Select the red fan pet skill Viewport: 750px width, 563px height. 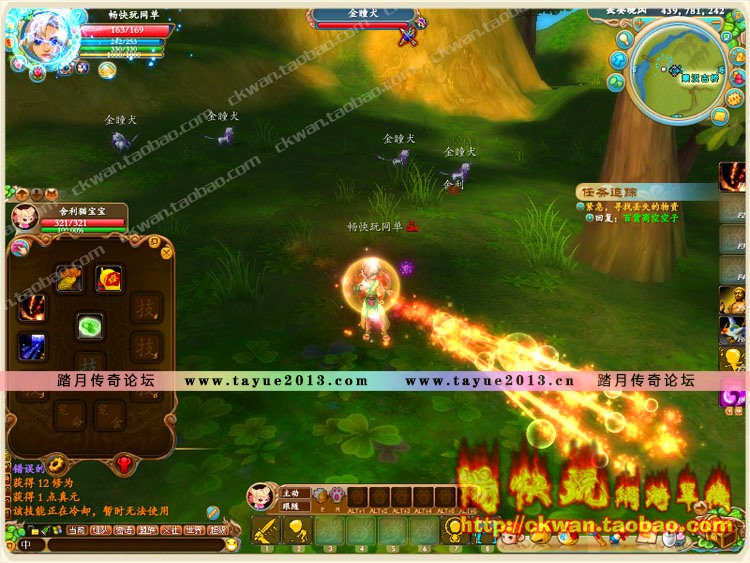(x=109, y=278)
